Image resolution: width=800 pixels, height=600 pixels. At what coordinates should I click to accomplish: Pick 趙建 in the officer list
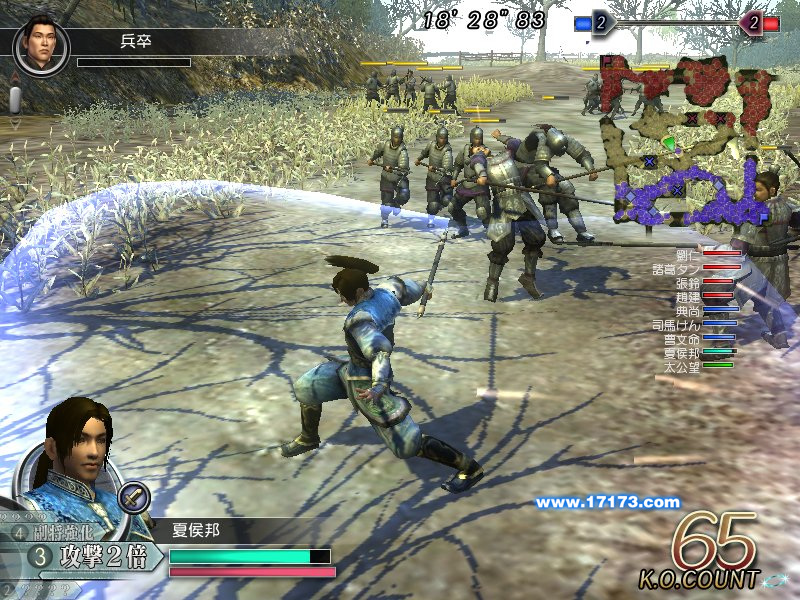pyautogui.click(x=688, y=296)
